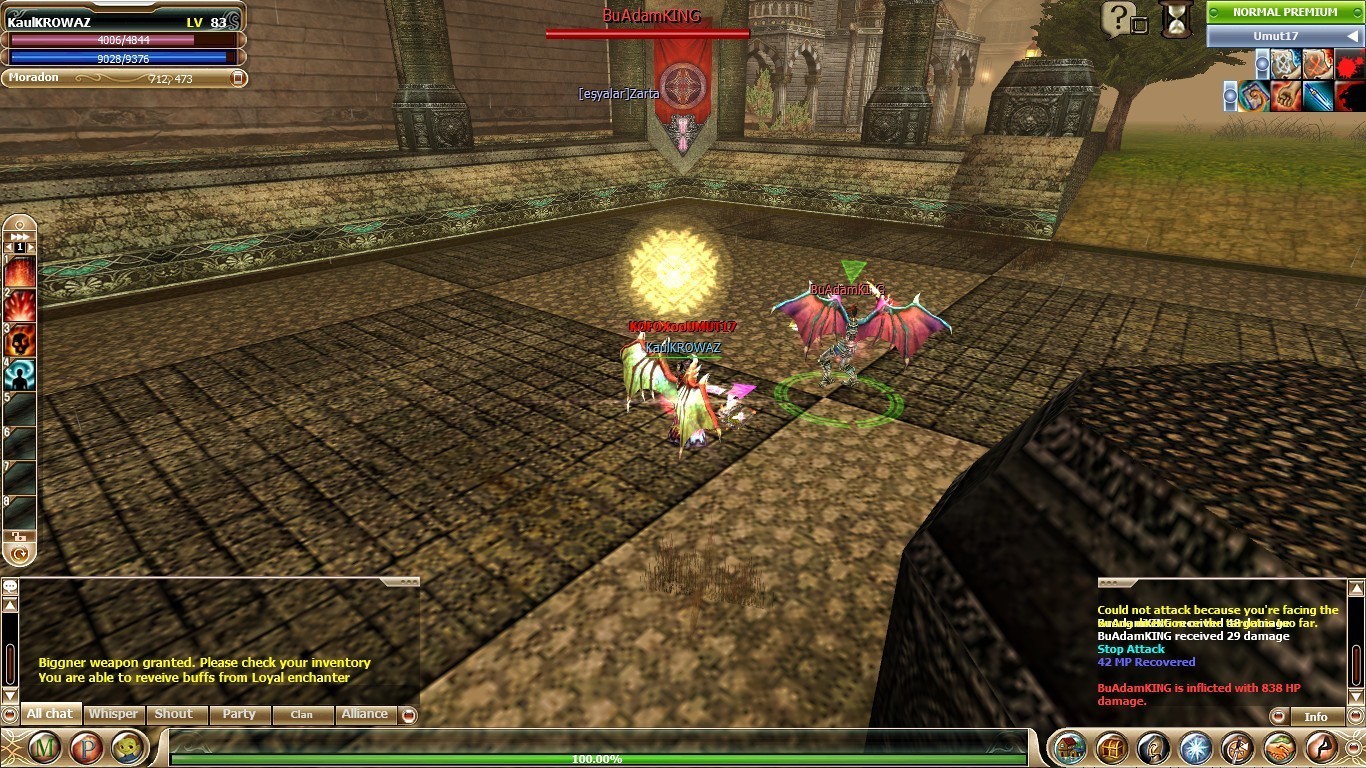Switch to the Whisper chat tab
Image resolution: width=1366 pixels, height=768 pixels.
[x=113, y=714]
